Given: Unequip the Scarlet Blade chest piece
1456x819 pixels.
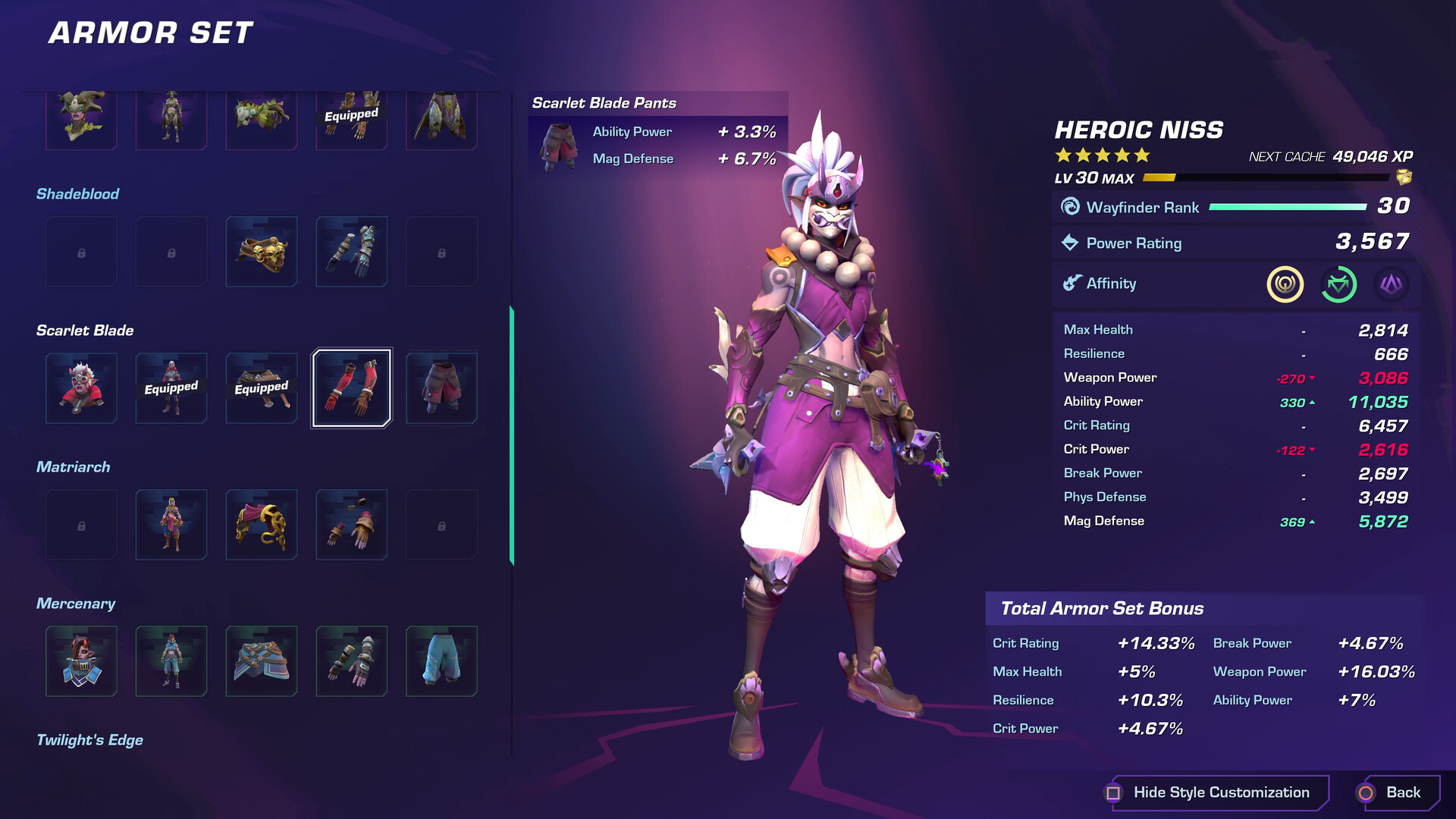Looking at the screenshot, I should pos(171,388).
